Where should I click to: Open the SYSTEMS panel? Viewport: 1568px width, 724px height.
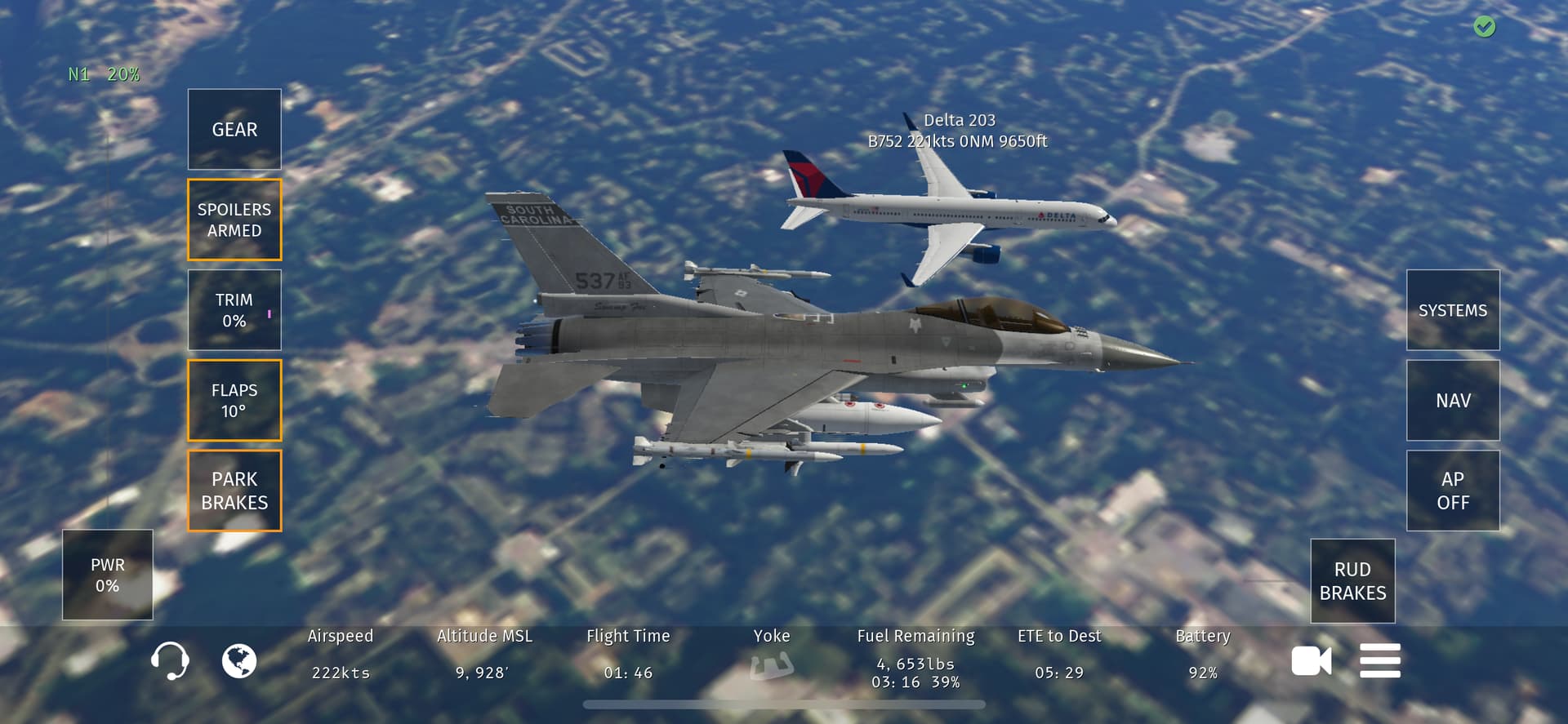point(1453,310)
